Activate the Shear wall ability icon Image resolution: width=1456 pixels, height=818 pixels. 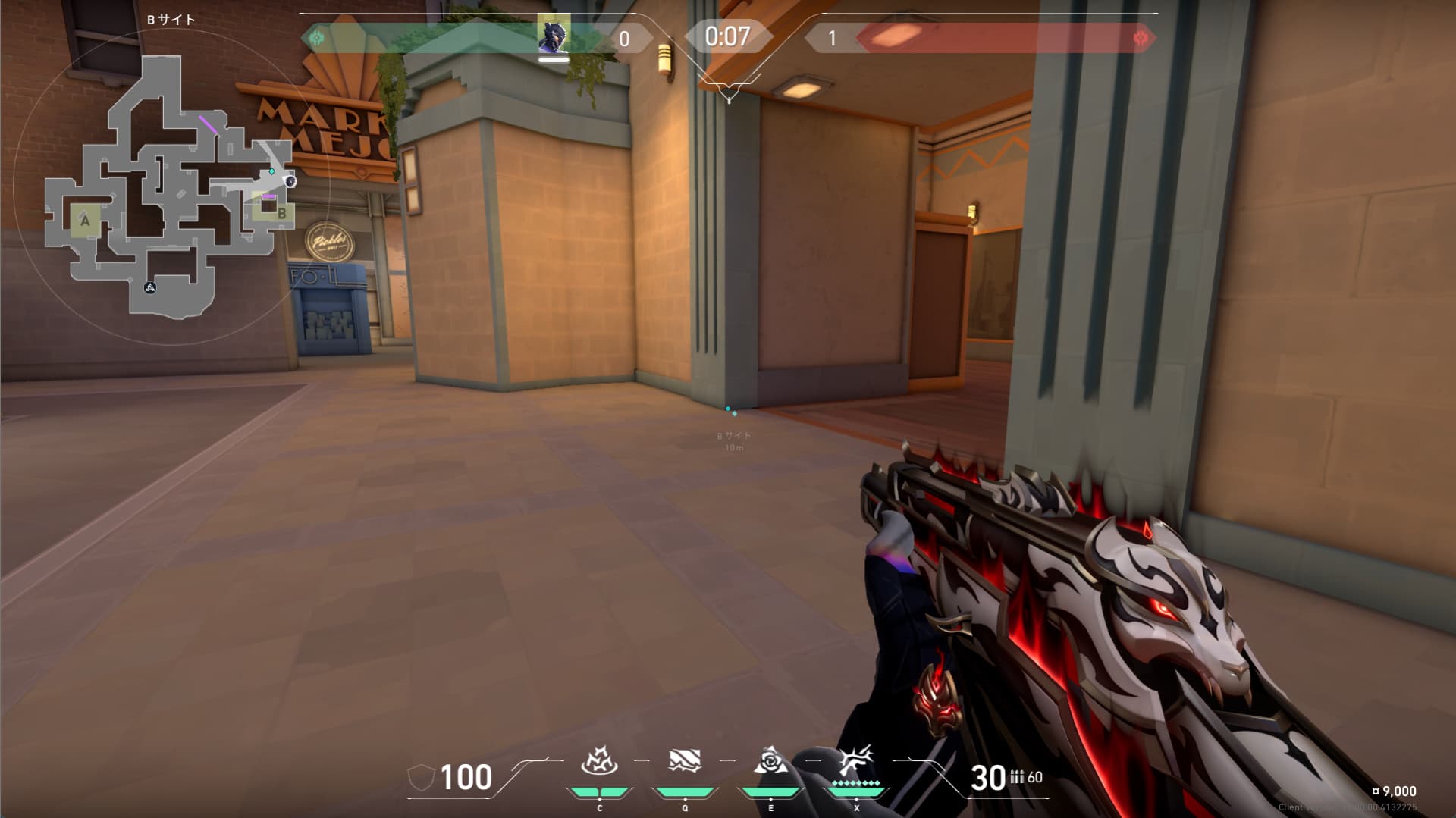(684, 760)
